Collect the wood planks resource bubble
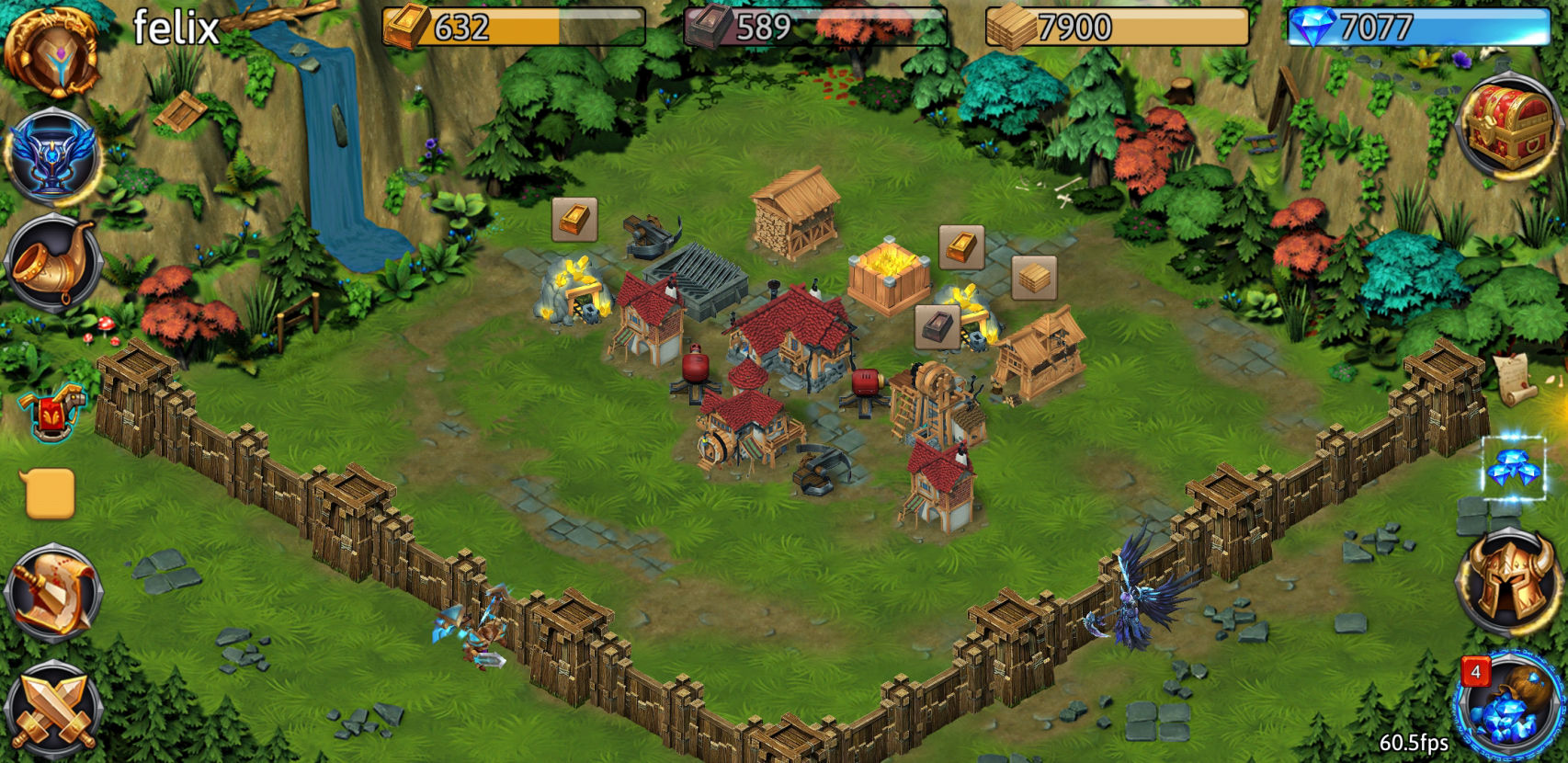This screenshot has width=1568, height=763. [x=1034, y=278]
